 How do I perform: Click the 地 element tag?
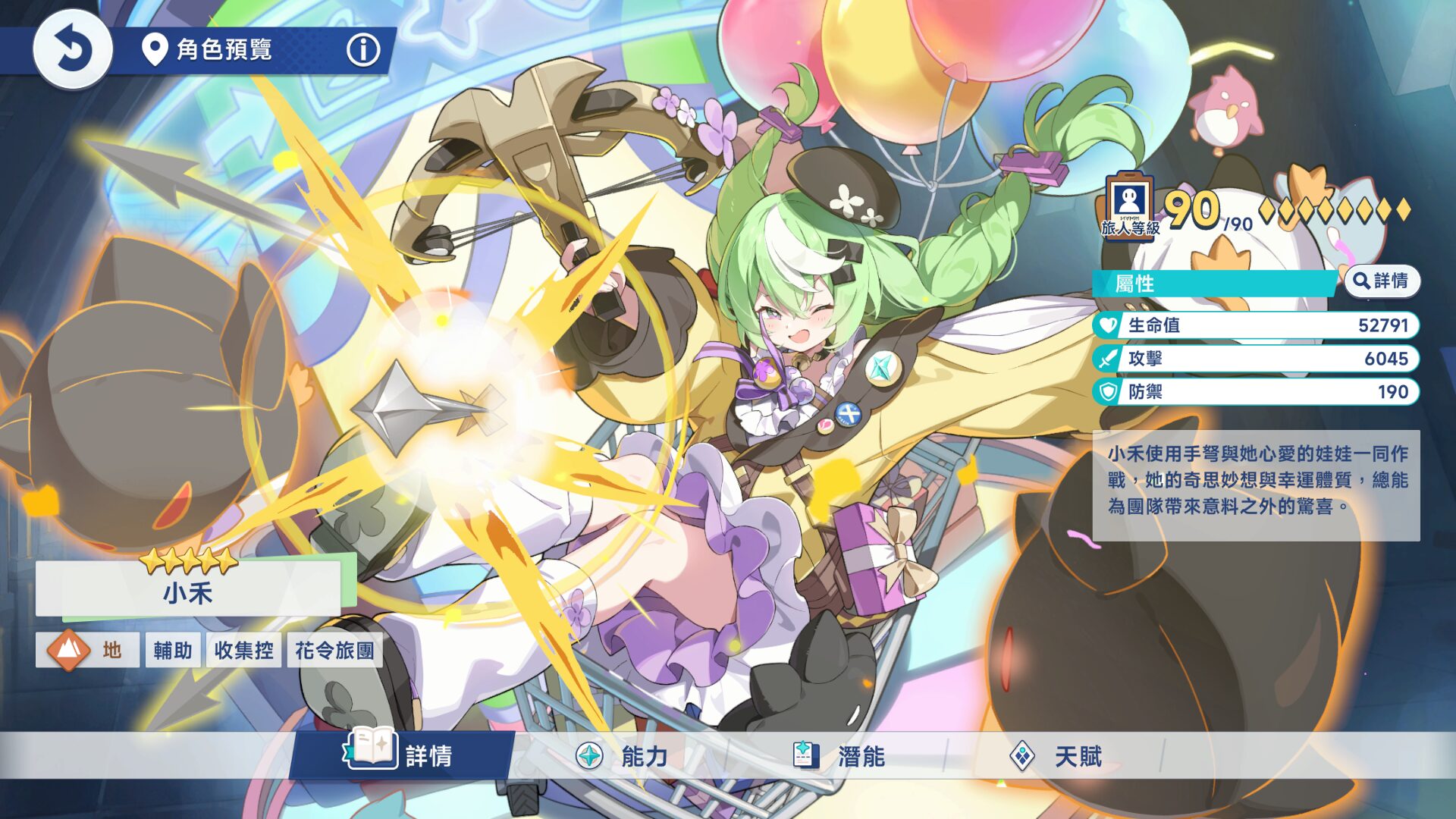pos(87,650)
